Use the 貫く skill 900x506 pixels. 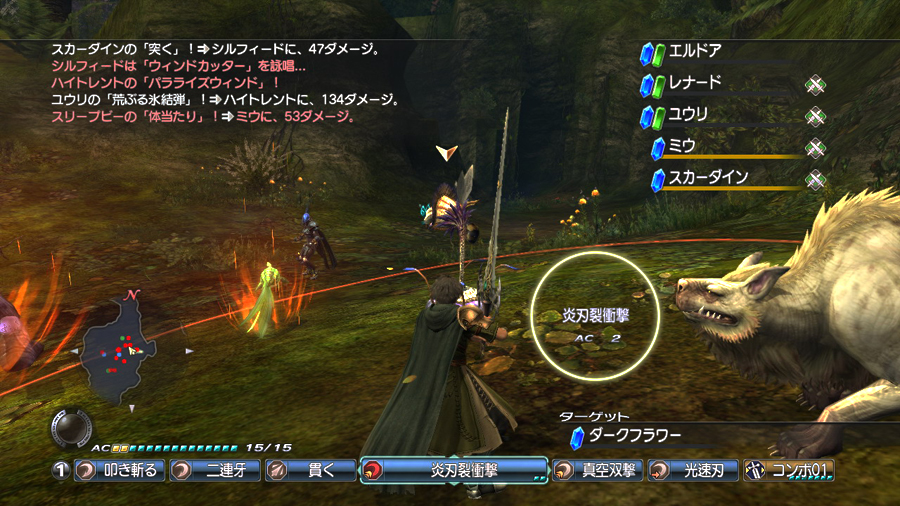tap(311, 470)
